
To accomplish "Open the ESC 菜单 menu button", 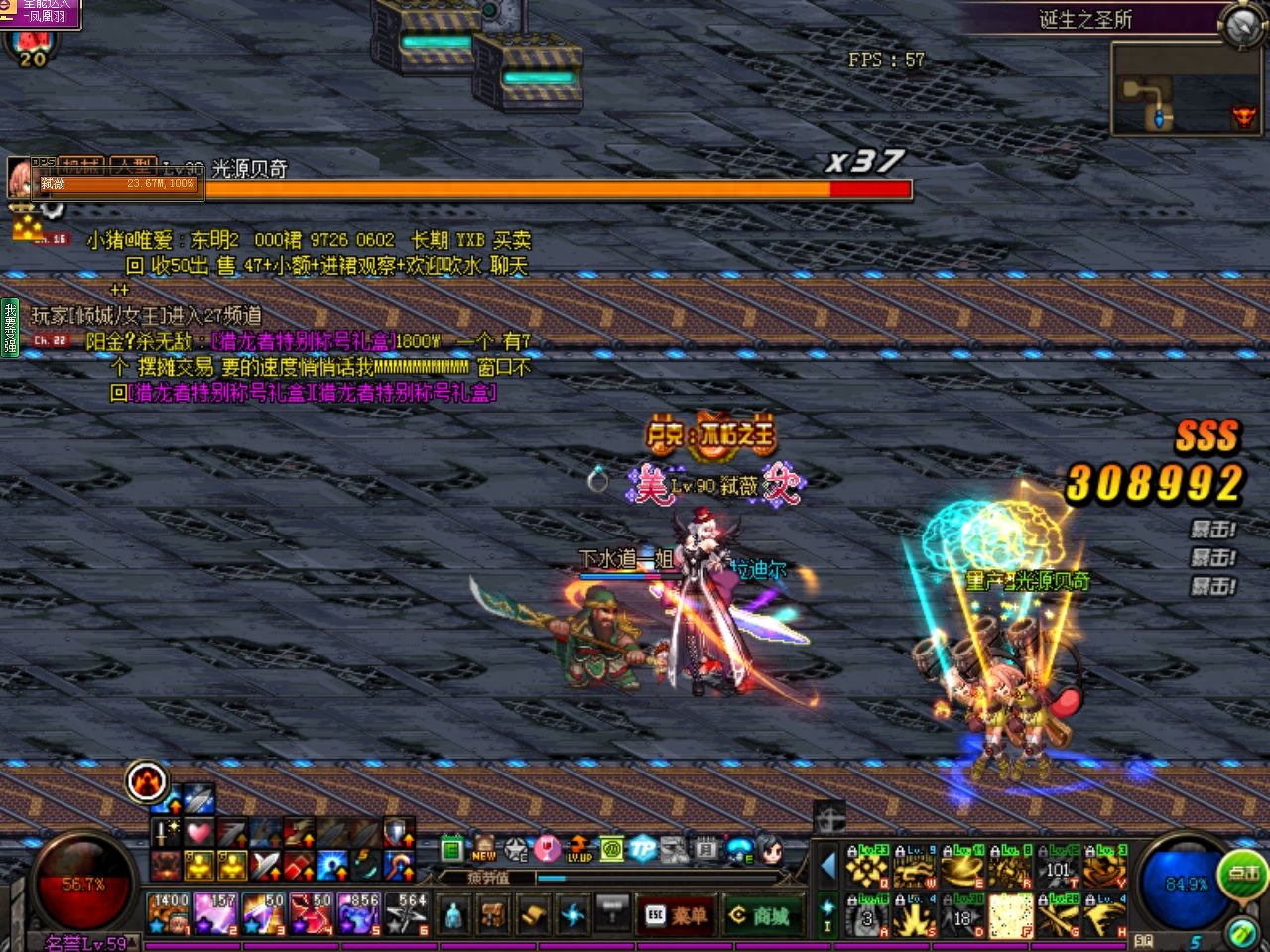I will [x=678, y=915].
